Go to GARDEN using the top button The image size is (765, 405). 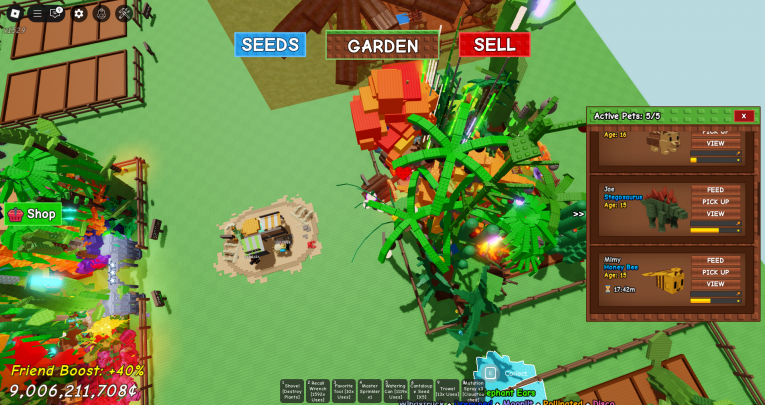(382, 46)
